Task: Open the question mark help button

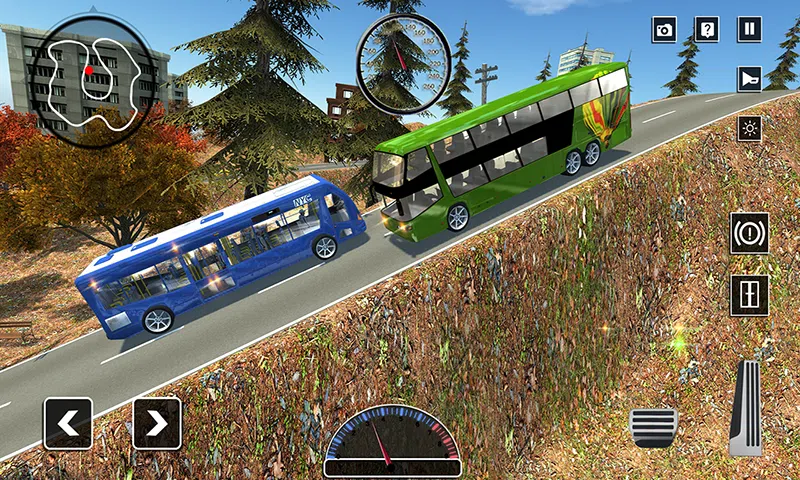Action: coord(707,29)
